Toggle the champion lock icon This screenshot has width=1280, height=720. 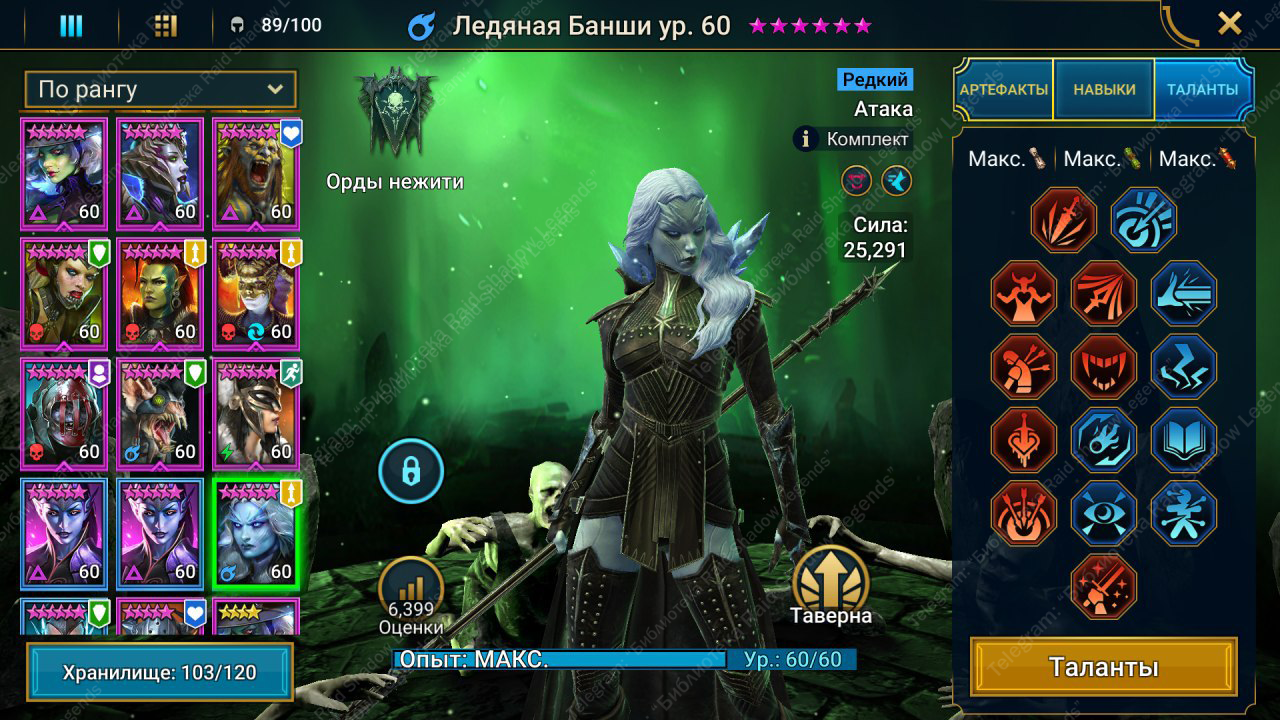(411, 469)
